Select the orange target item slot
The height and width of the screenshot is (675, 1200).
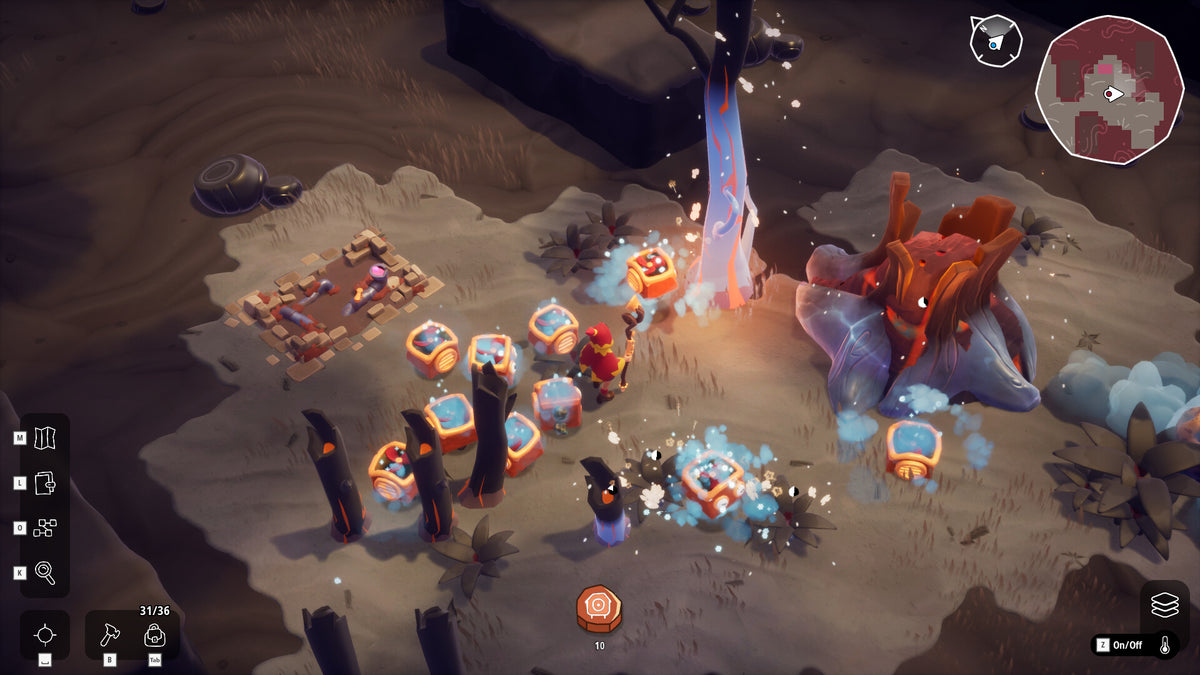599,608
